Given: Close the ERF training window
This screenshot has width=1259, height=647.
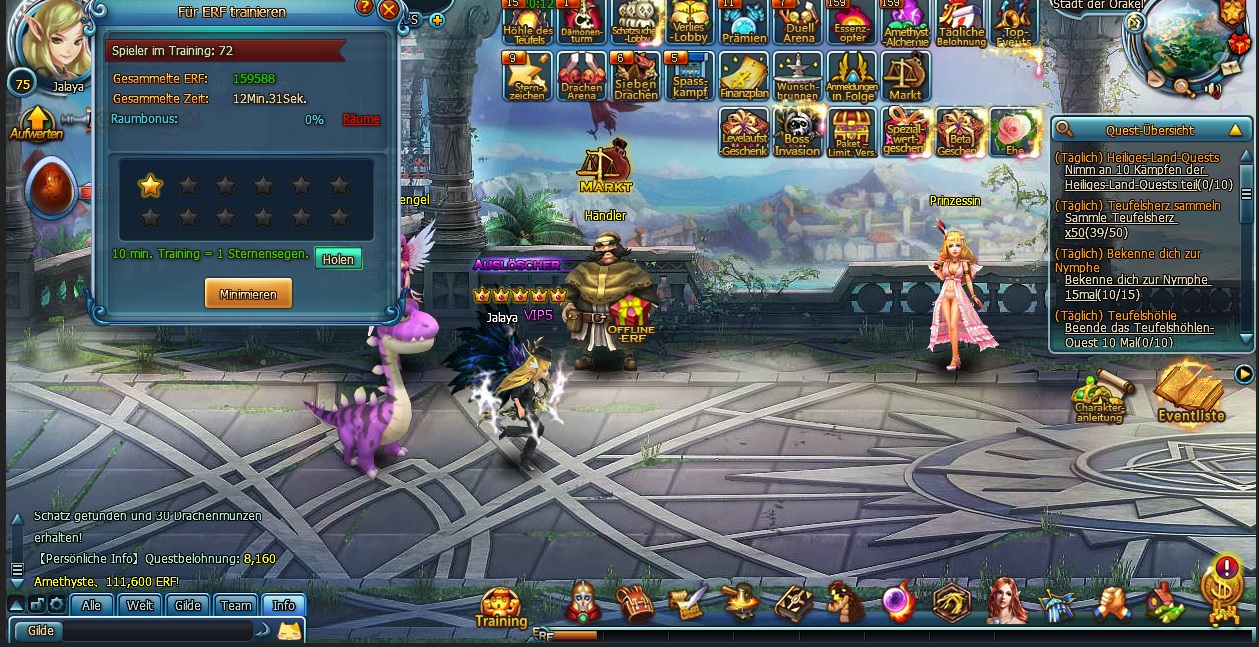Looking at the screenshot, I should click(x=389, y=11).
